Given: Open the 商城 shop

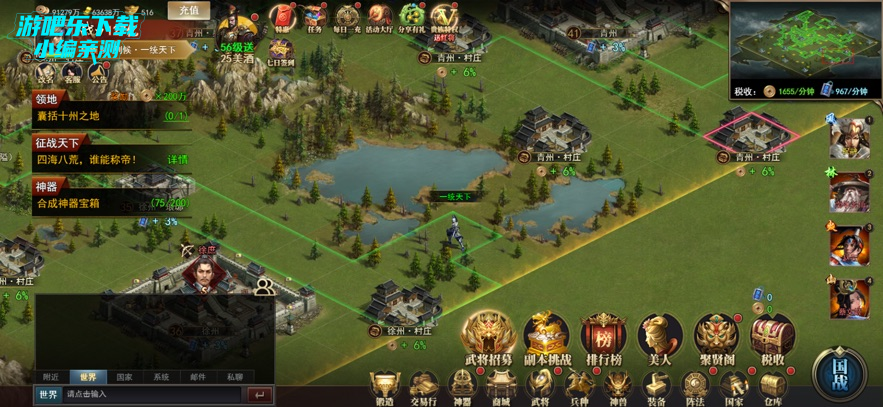Looking at the screenshot, I should point(501,387).
